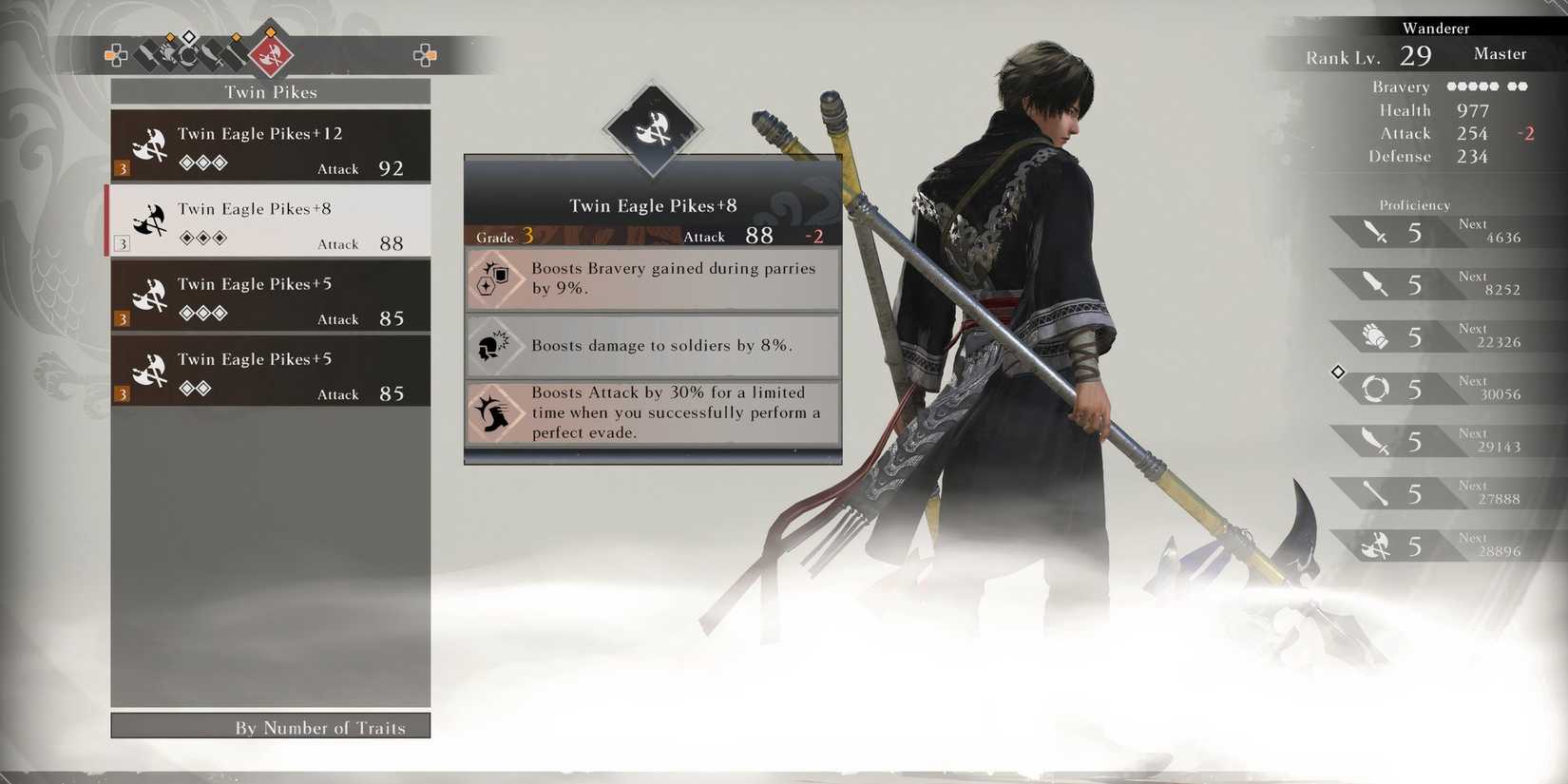1568x784 pixels.
Task: Toggle the orange diamond above the pikes icon
Action: pos(270,33)
